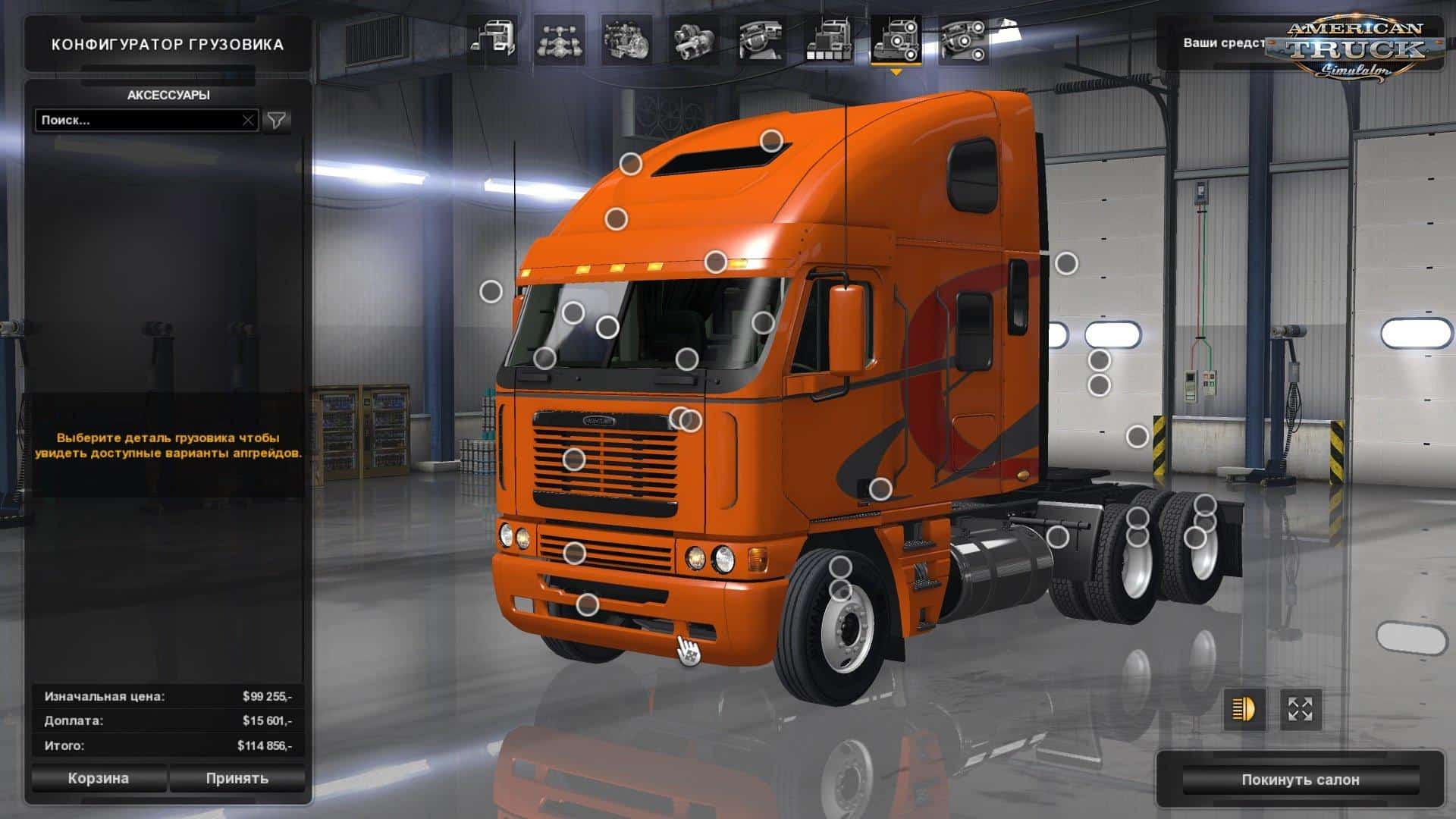This screenshot has width=1456, height=819.
Task: Open the paint job swatches tab
Action: [828, 40]
